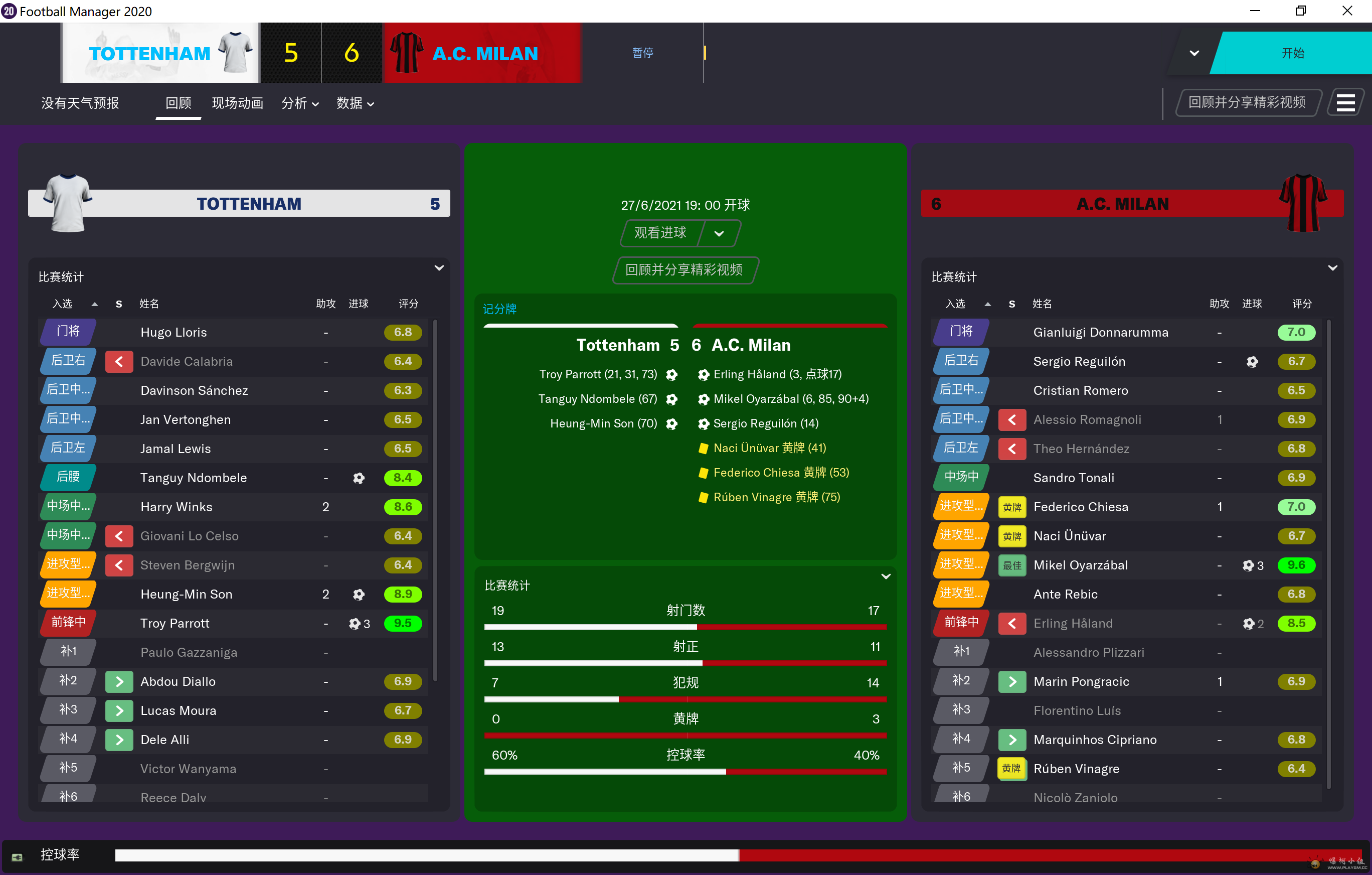This screenshot has height=875, width=1372.
Task: Open the 数据 dropdown menu
Action: (355, 103)
